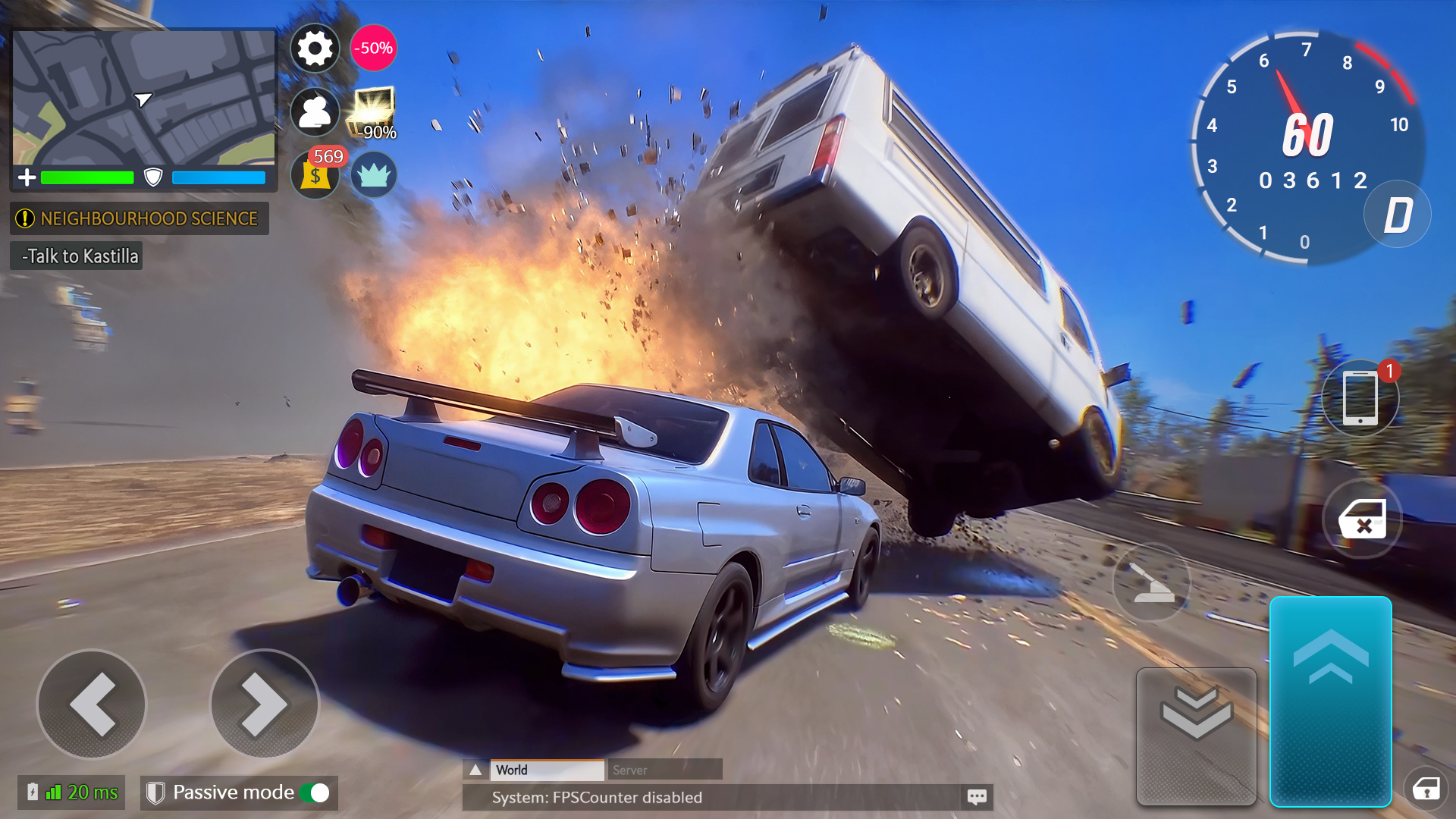The height and width of the screenshot is (819, 1456).
Task: Steer right with the right arrow button
Action: click(265, 704)
